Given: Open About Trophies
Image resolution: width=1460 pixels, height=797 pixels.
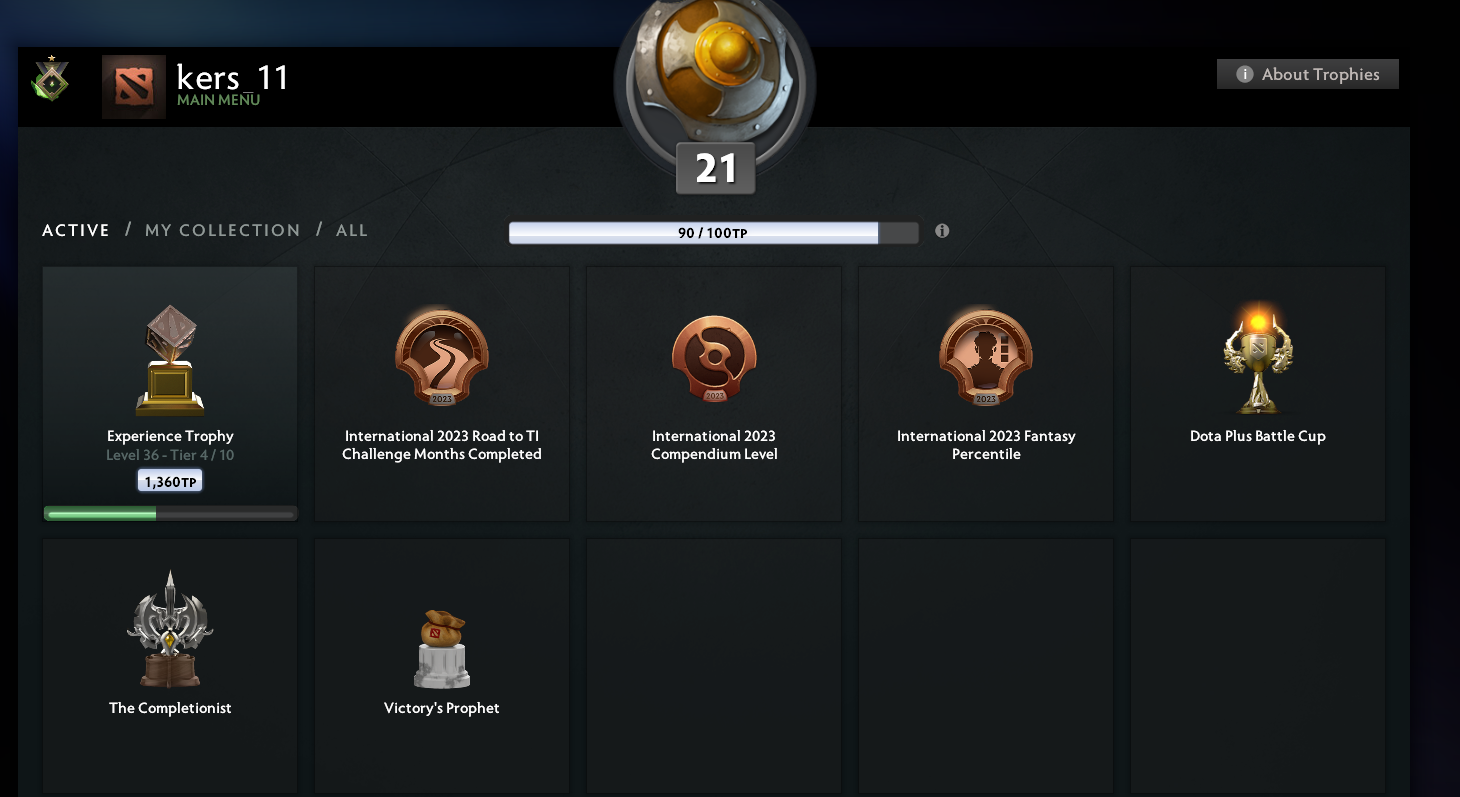Looking at the screenshot, I should (1307, 73).
